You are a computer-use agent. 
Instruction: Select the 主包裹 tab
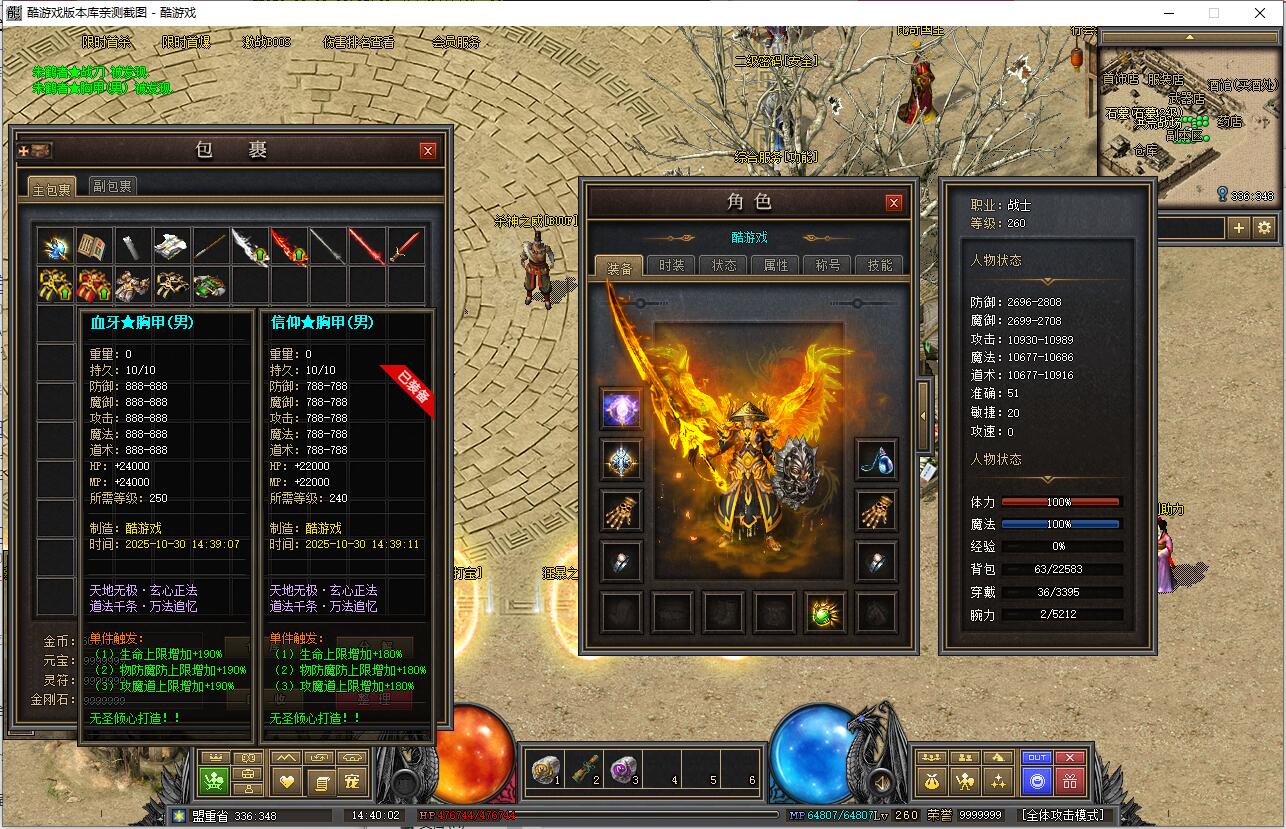click(x=52, y=188)
